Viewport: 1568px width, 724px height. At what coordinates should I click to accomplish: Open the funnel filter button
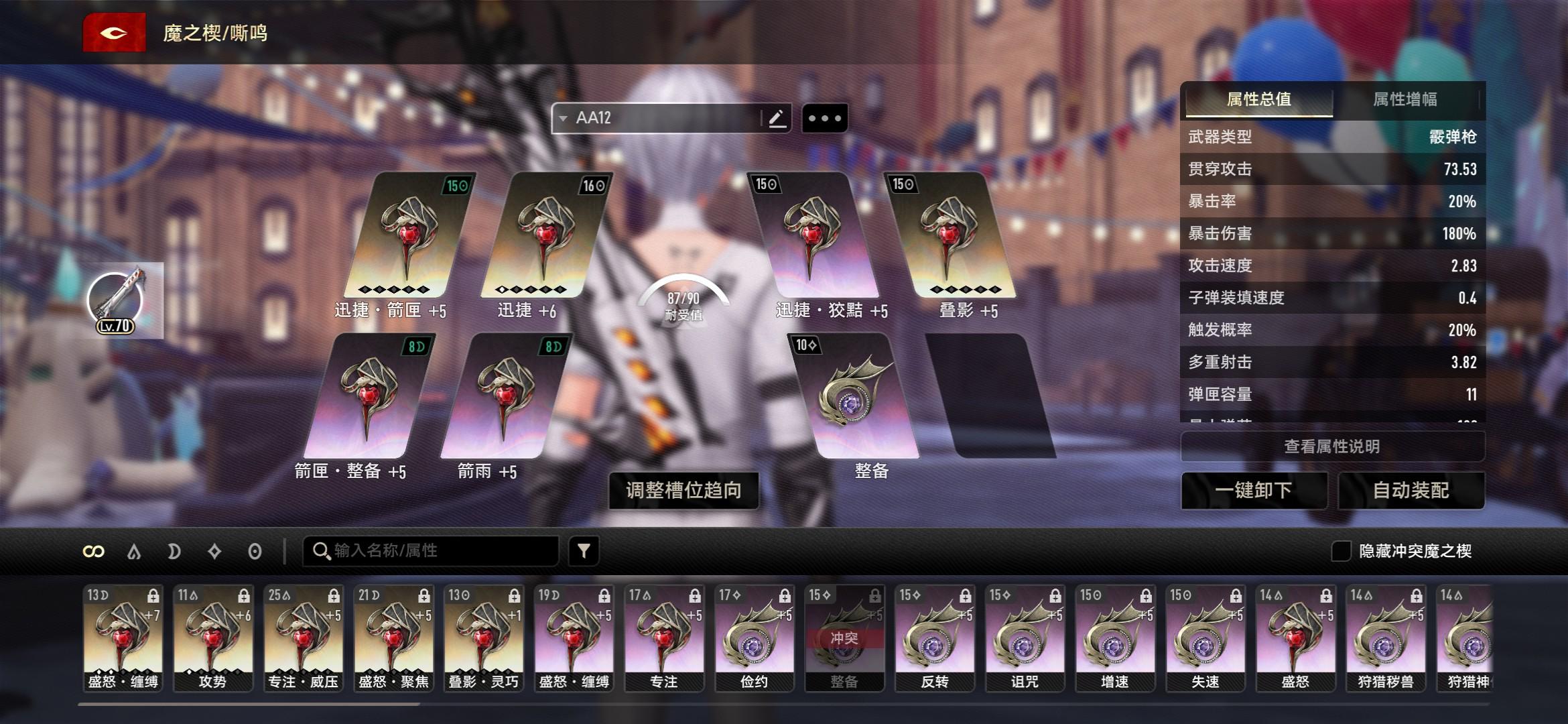584,551
